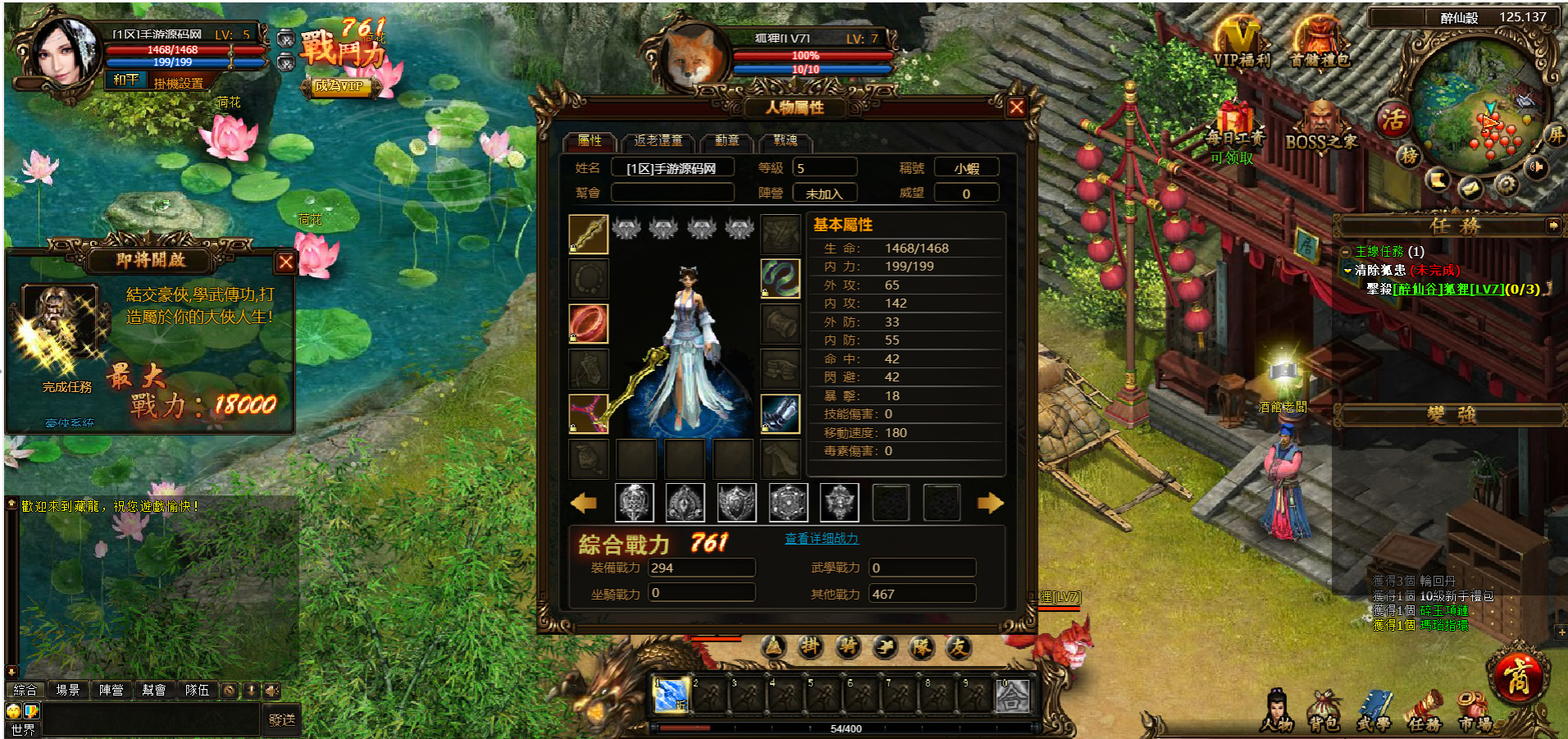The image size is (1568, 739).
Task: Select the equipped staff weapon slot
Action: 589,235
